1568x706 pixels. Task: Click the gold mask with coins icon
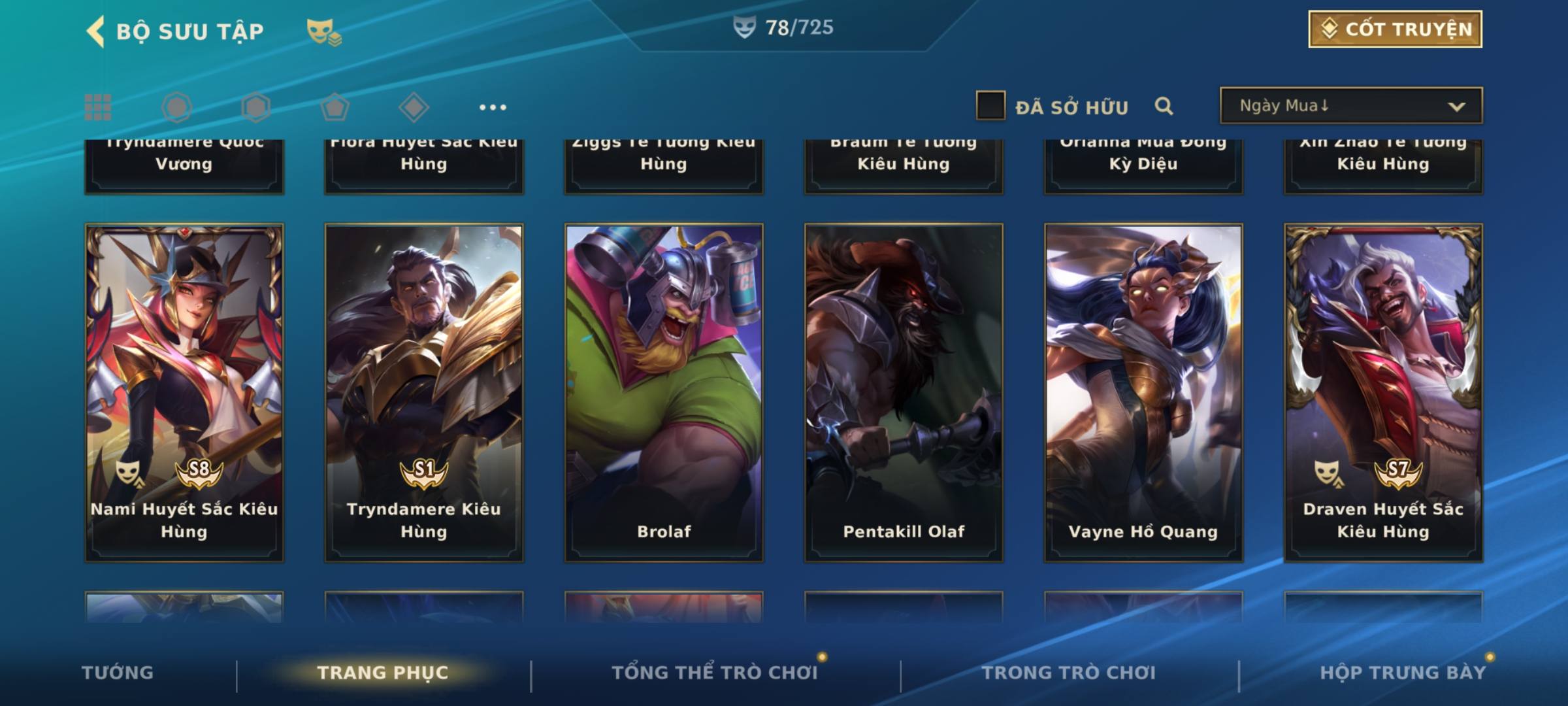pyautogui.click(x=323, y=31)
